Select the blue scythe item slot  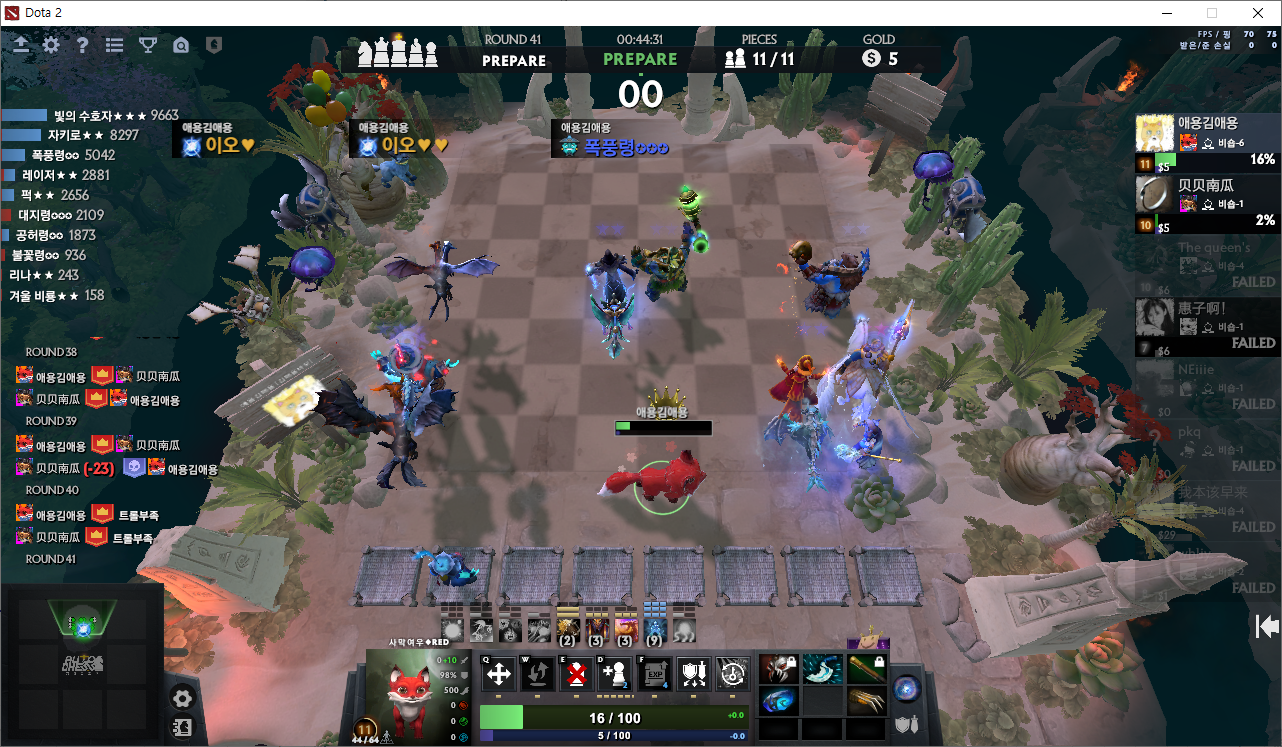[823, 668]
